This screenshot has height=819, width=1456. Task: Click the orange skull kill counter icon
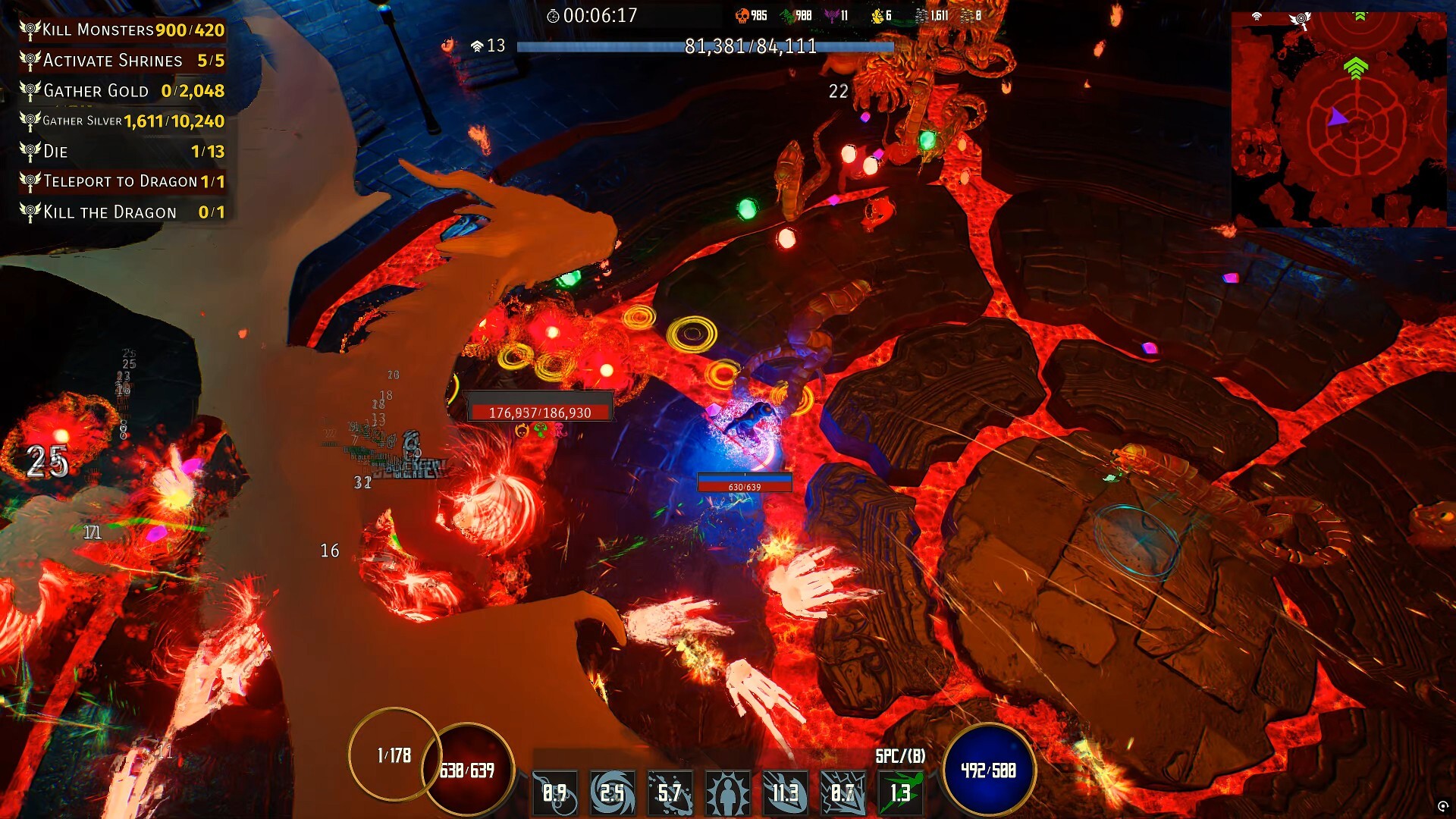(742, 16)
